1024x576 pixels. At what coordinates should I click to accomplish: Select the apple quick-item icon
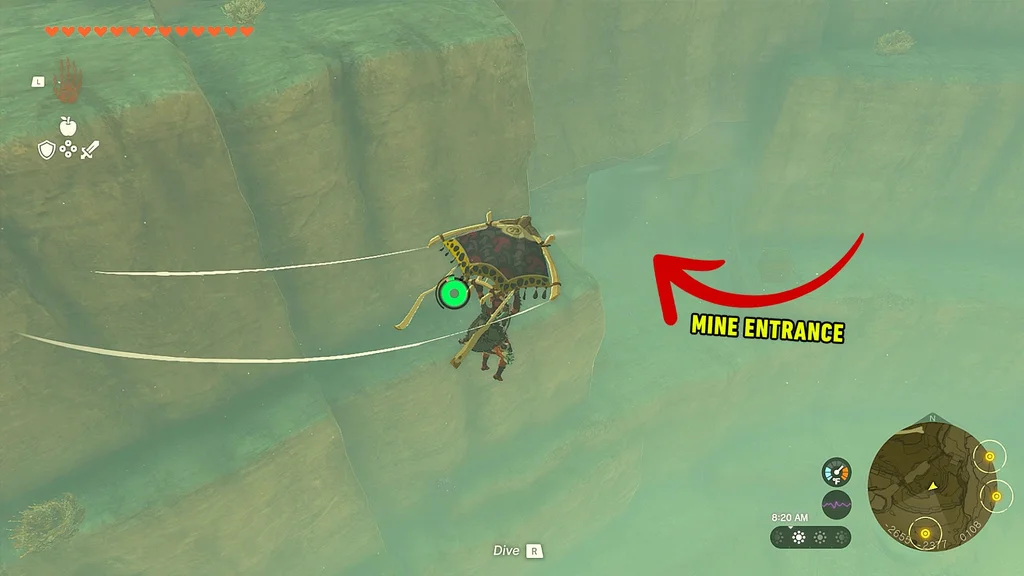coord(68,126)
